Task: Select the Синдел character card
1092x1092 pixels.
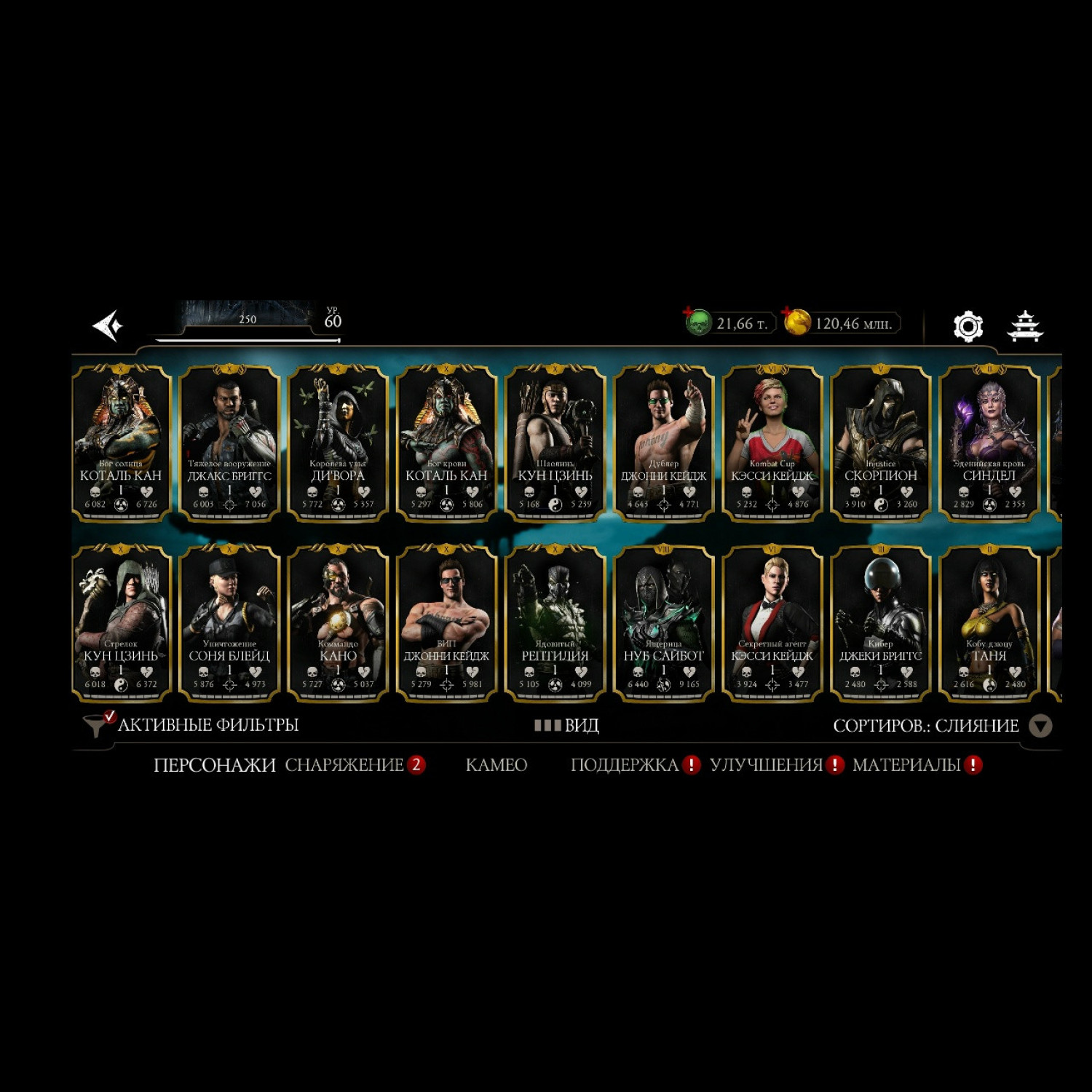Action: pyautogui.click(x=989, y=443)
